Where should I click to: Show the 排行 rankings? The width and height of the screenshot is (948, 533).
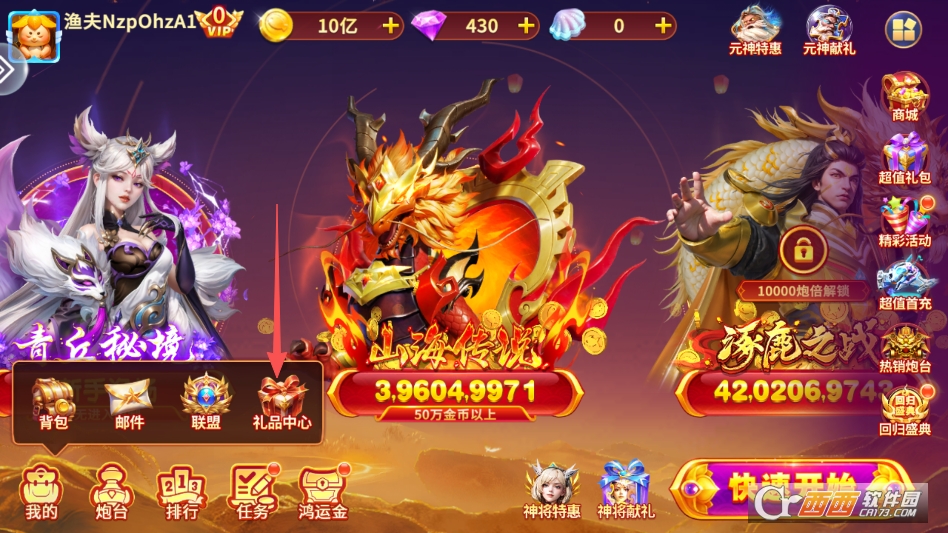180,491
